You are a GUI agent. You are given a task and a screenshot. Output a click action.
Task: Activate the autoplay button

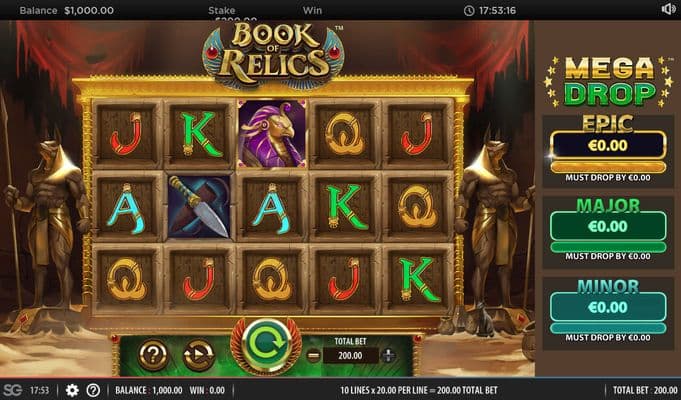coord(198,354)
